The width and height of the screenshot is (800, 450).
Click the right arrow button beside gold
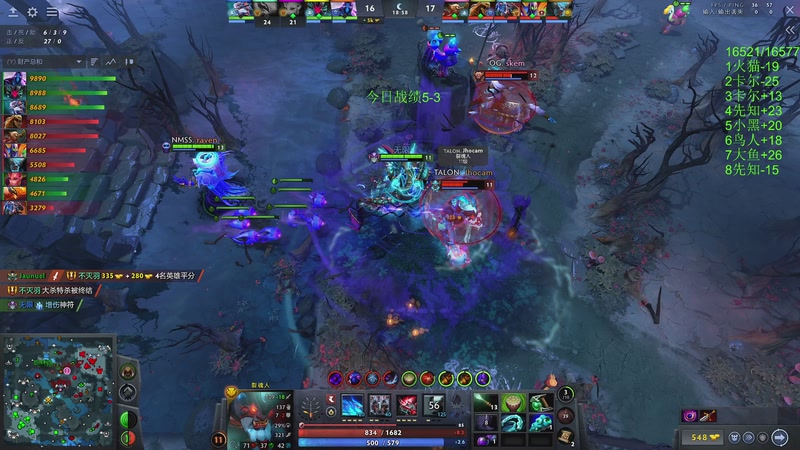point(782,437)
